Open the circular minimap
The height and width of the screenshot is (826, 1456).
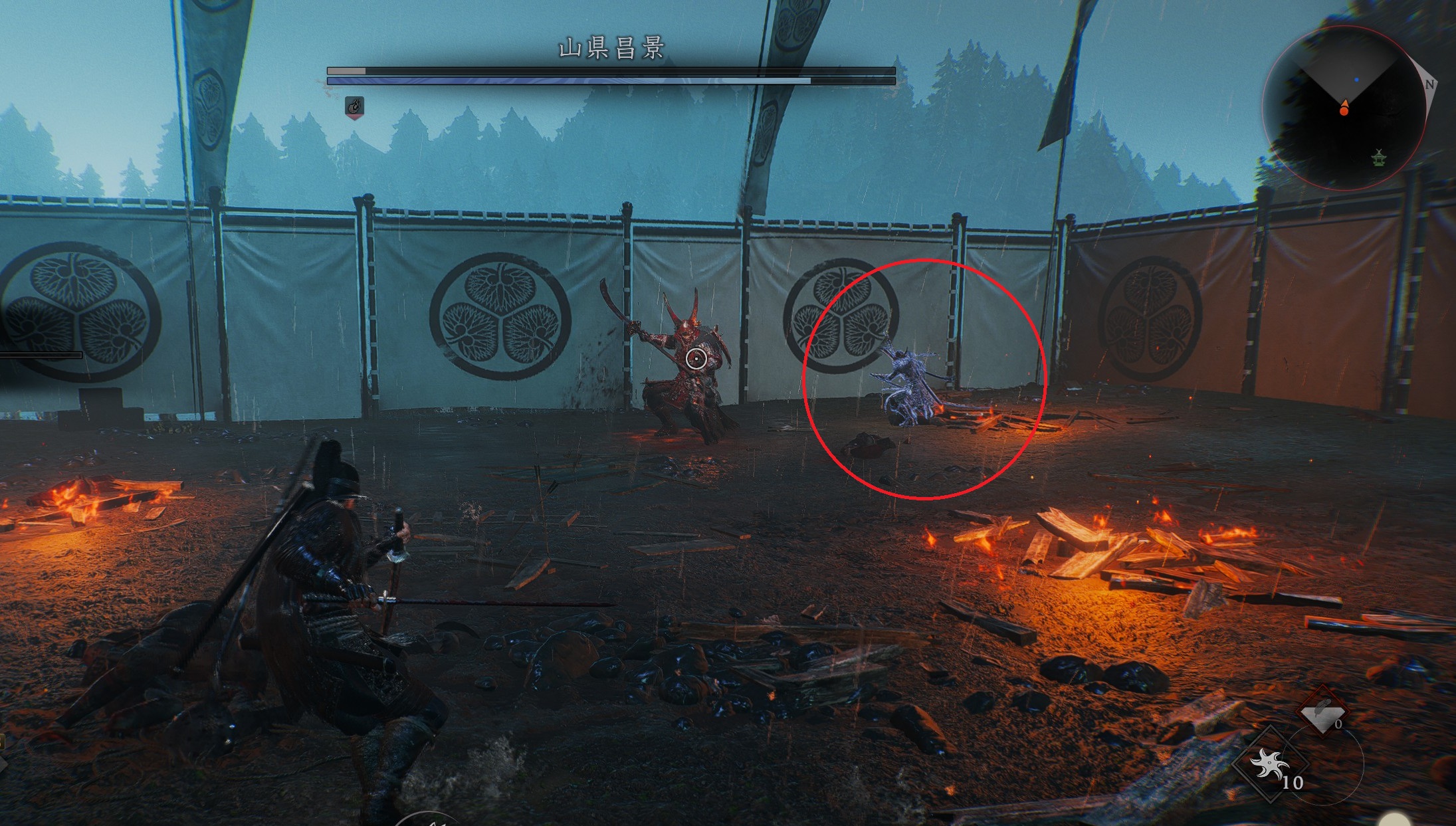(x=1344, y=108)
